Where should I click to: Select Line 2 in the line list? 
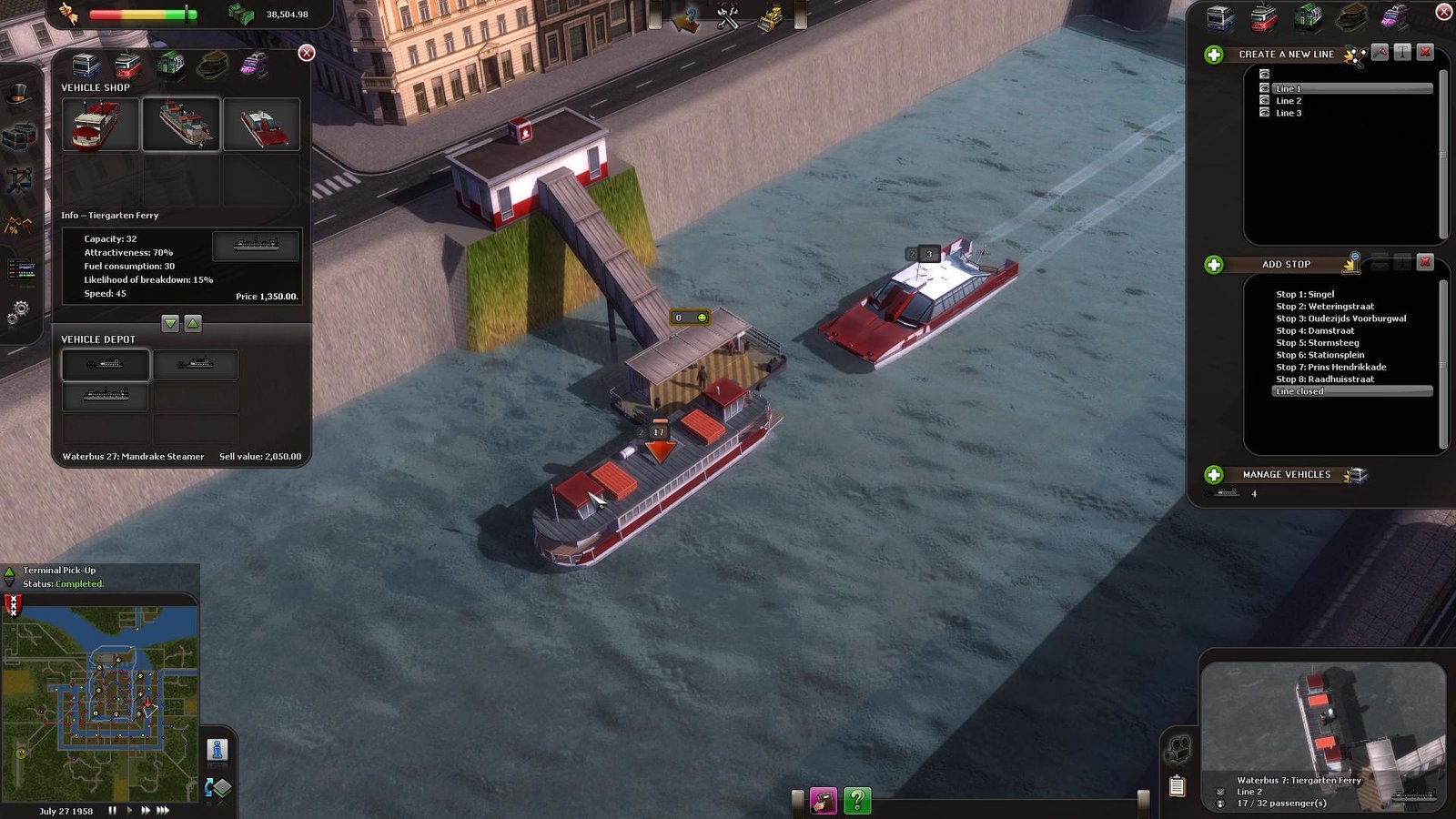coord(1289,101)
